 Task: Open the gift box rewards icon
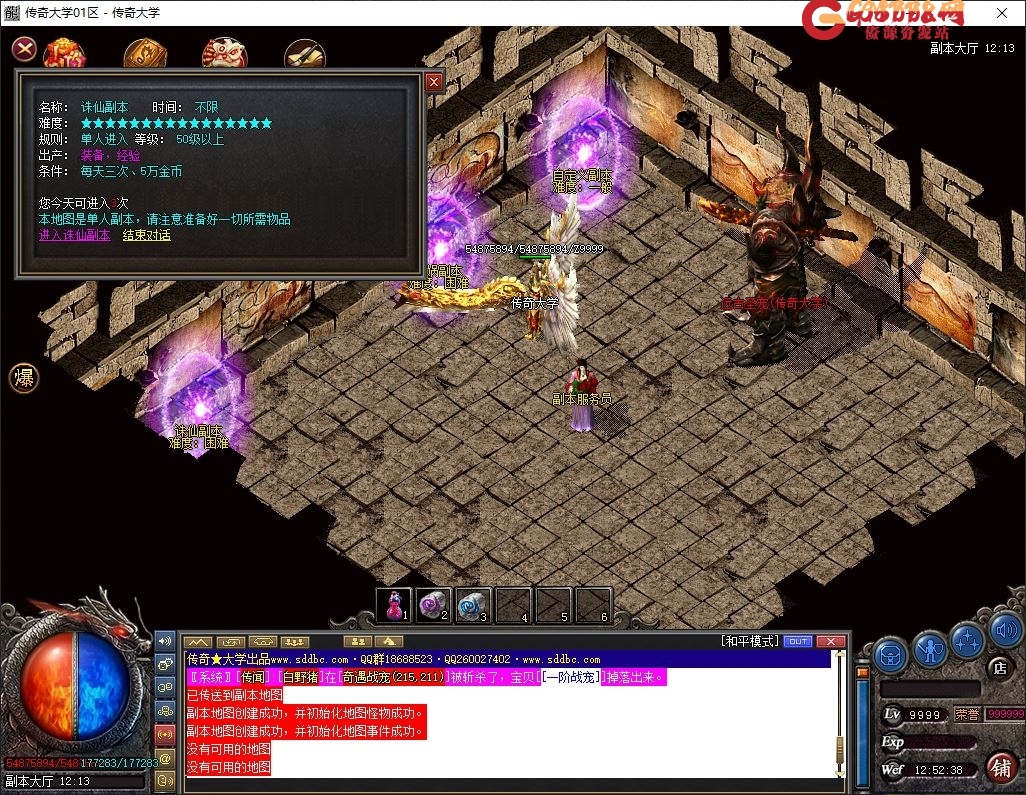coord(64,53)
